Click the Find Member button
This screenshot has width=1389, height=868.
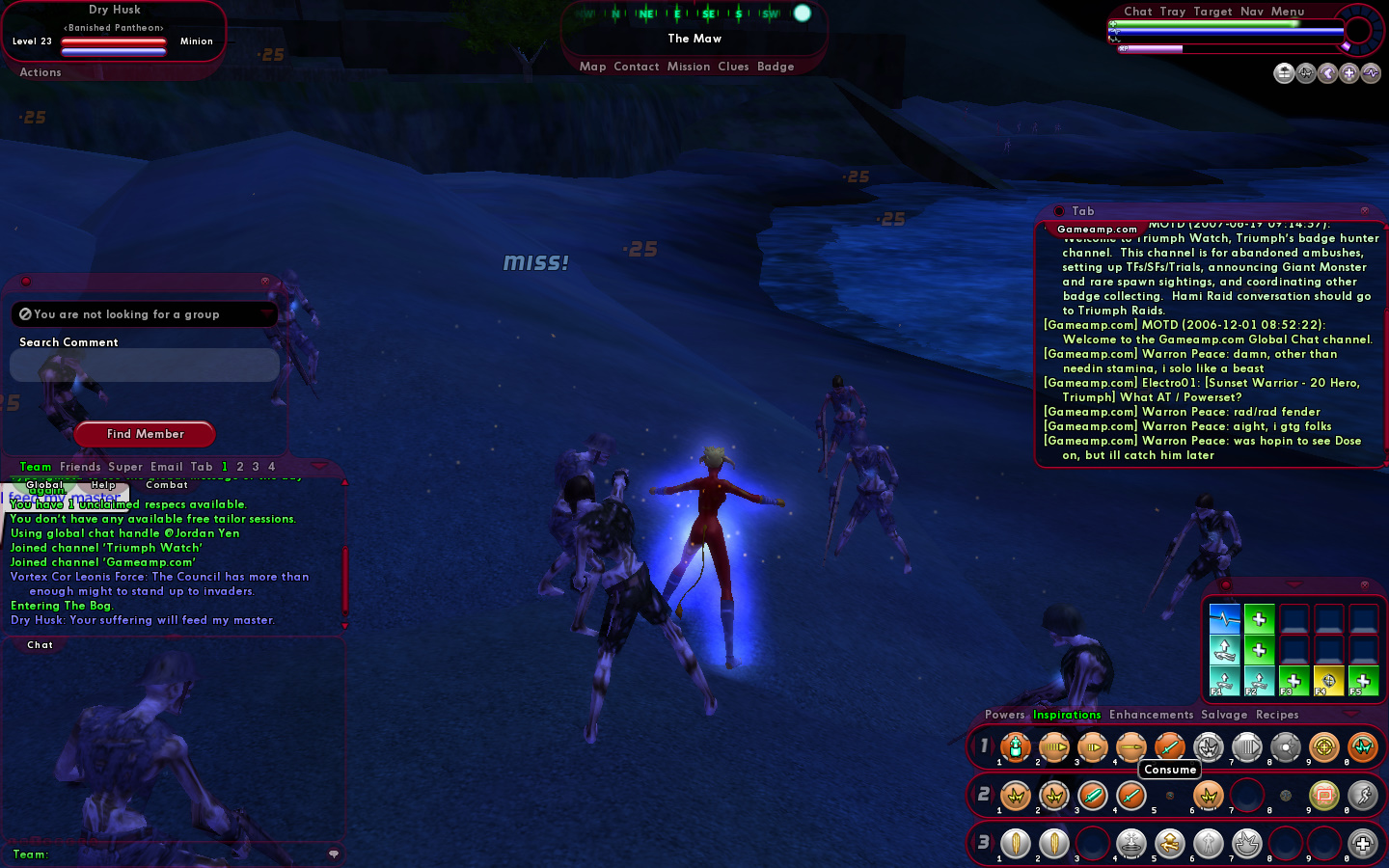pyautogui.click(x=145, y=434)
